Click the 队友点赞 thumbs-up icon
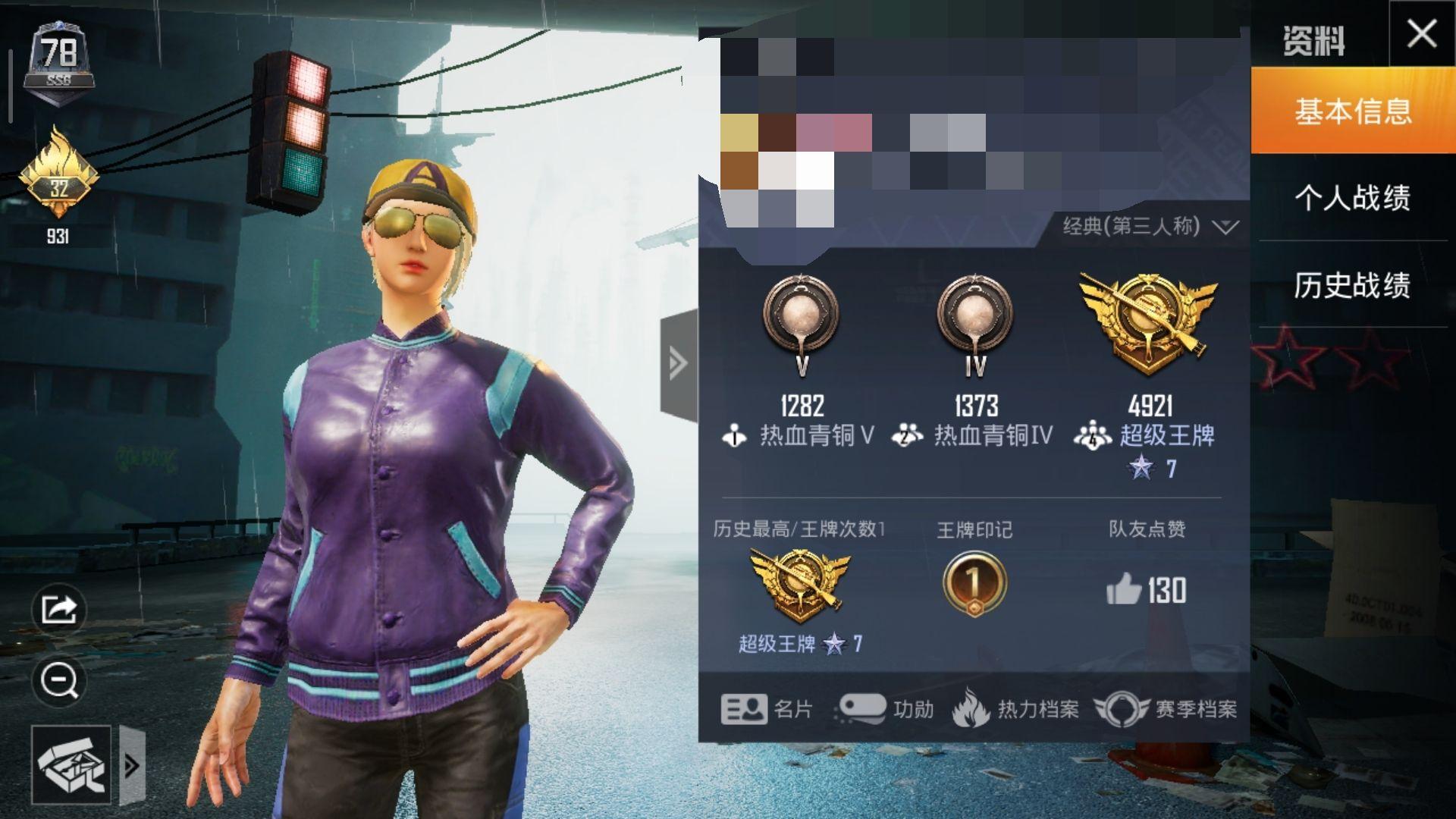Image resolution: width=1456 pixels, height=819 pixels. [1124, 589]
